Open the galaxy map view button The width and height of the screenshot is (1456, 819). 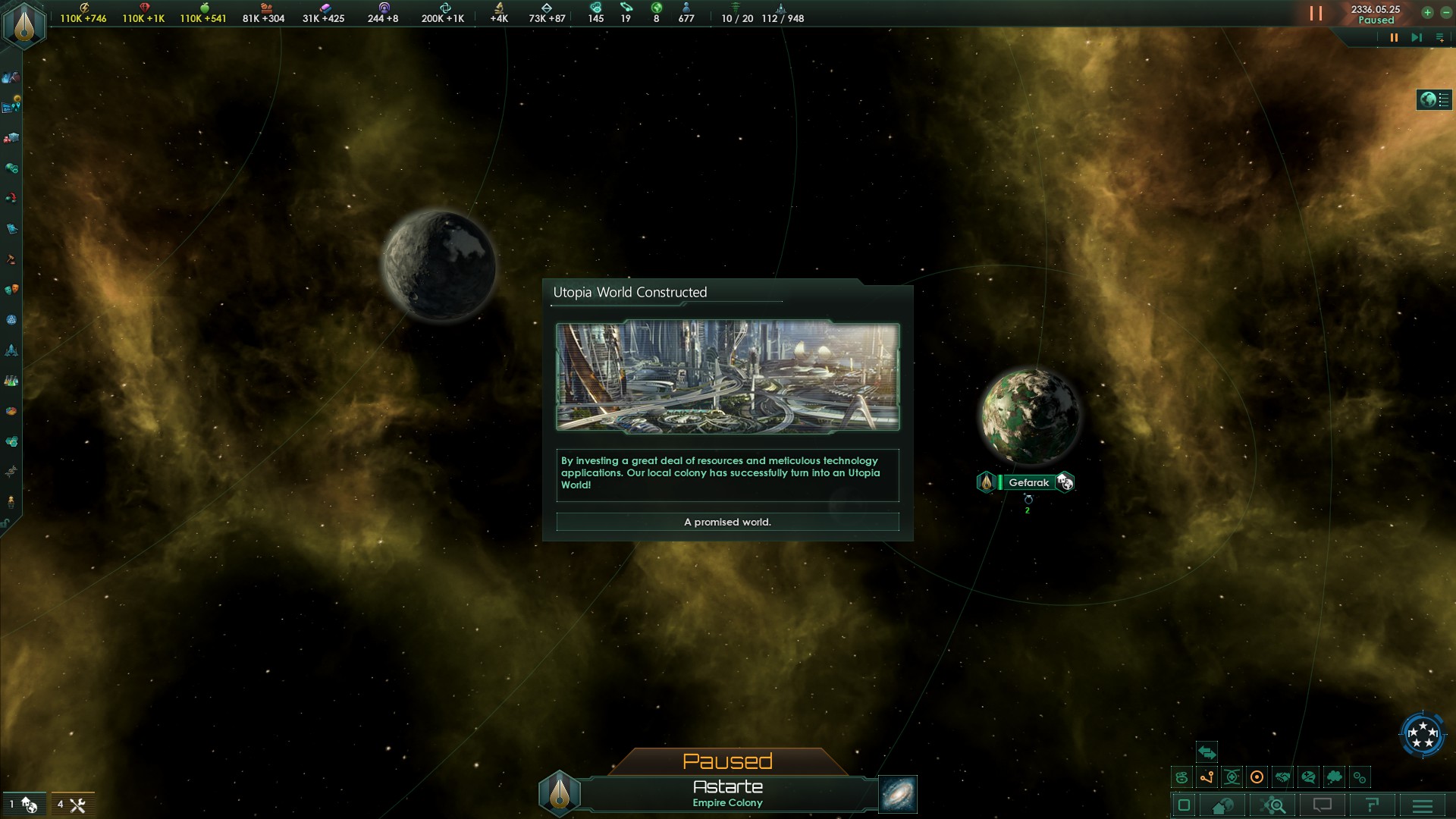(x=898, y=794)
